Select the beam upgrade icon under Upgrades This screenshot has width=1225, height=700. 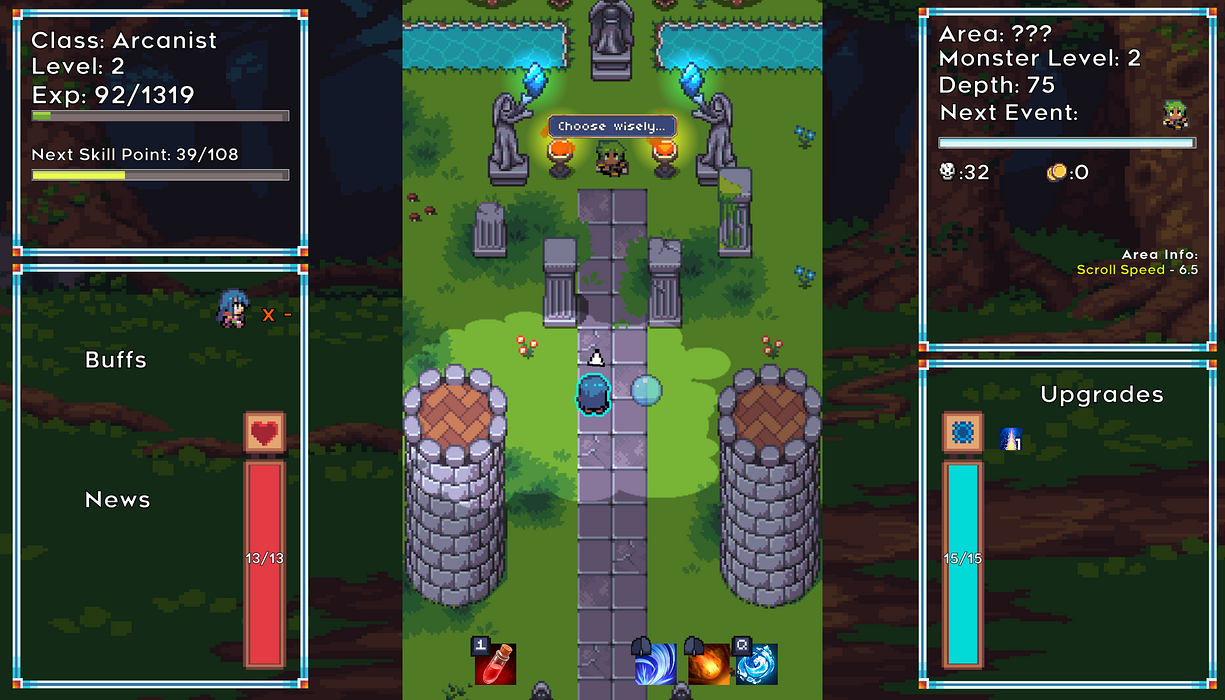1011,439
